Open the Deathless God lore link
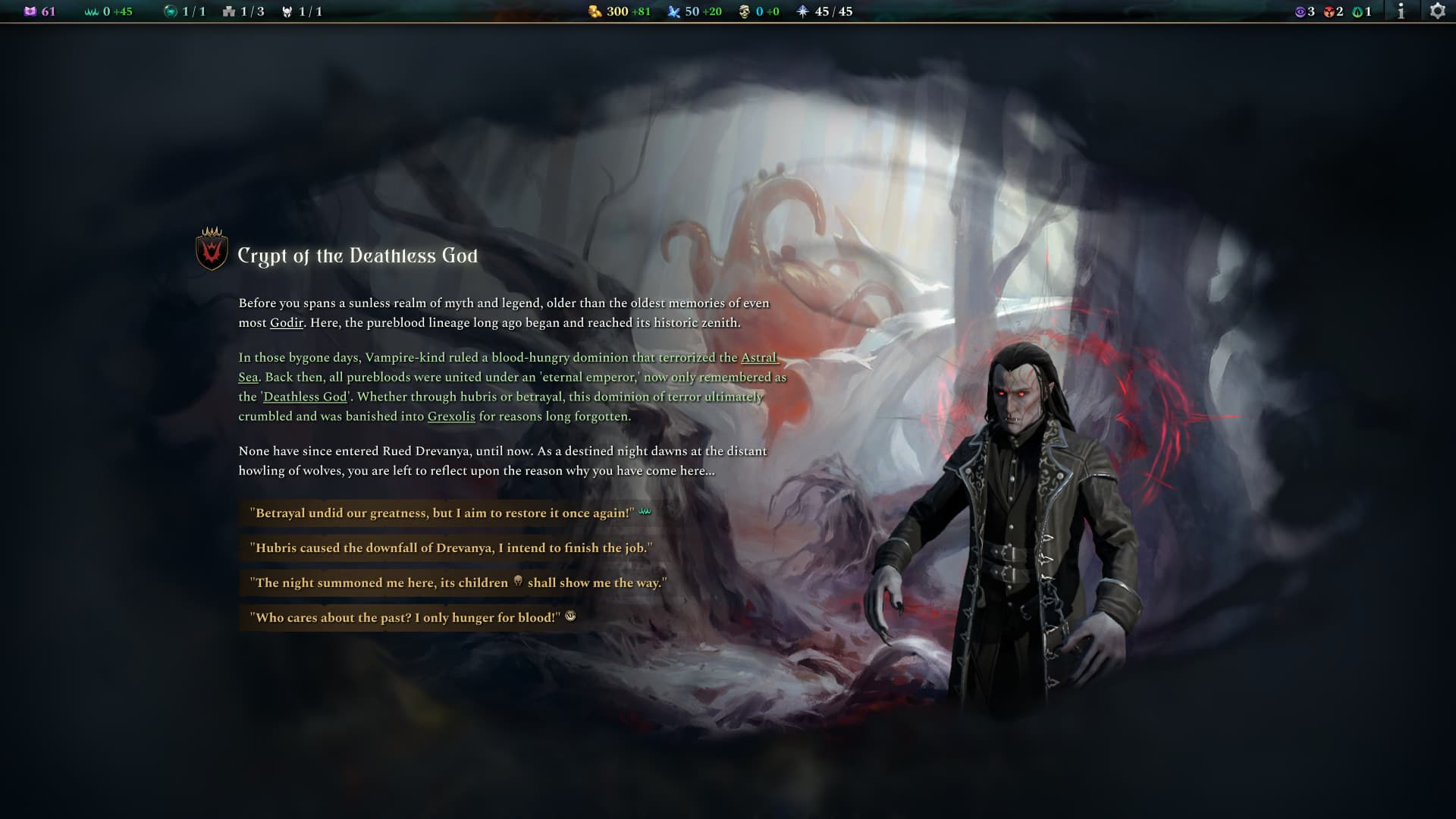The width and height of the screenshot is (1456, 819). coord(305,397)
